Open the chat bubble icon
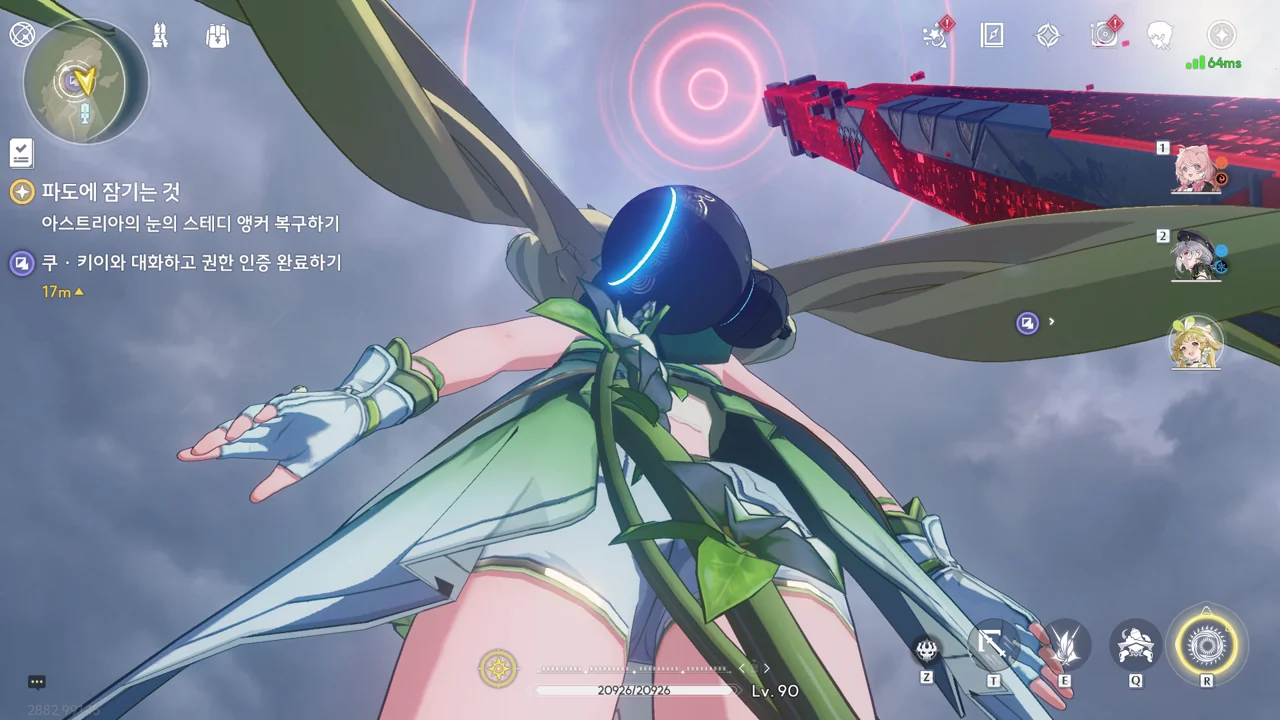 [37, 682]
